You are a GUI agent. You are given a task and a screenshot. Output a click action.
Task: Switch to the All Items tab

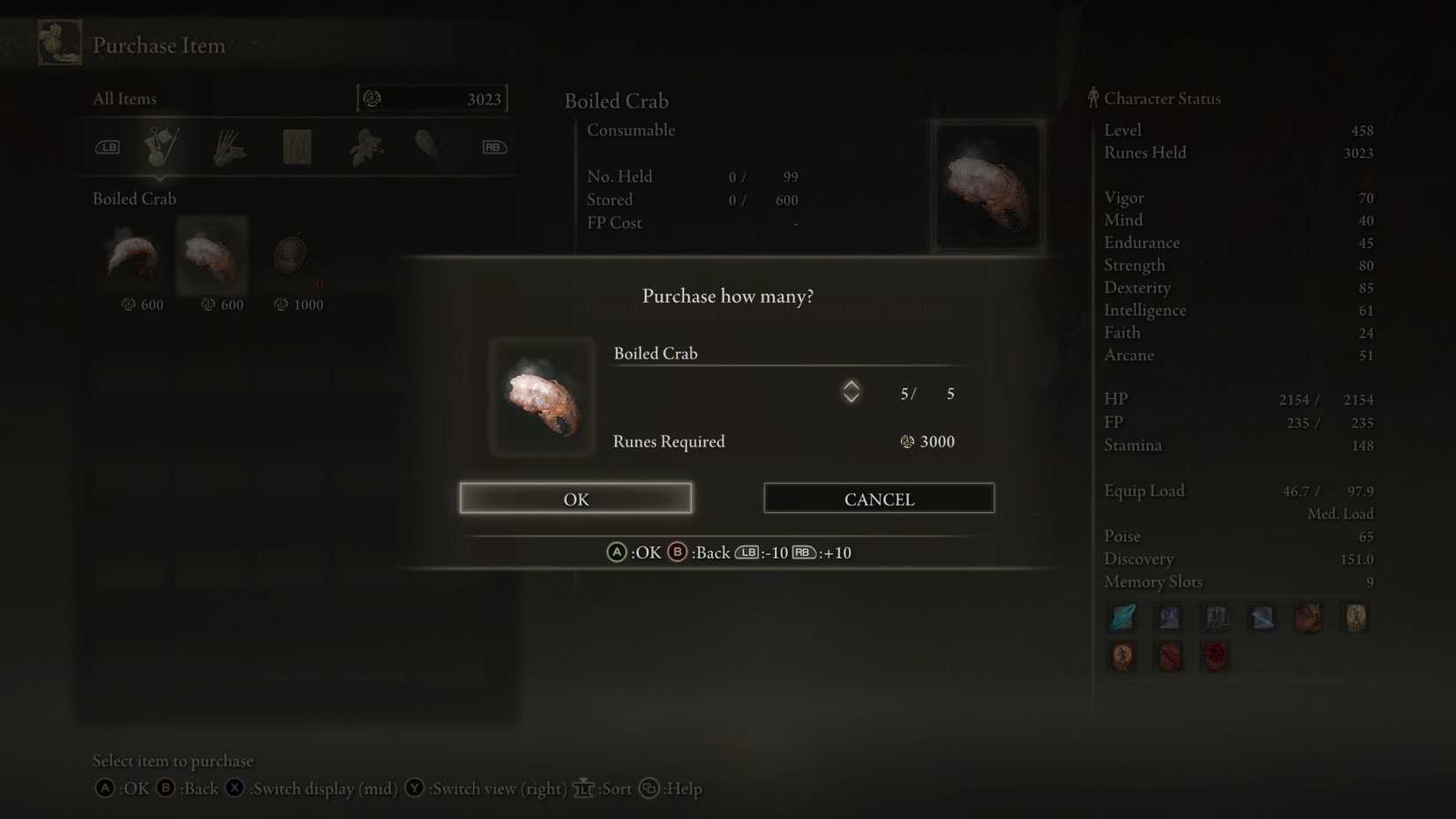point(124,98)
